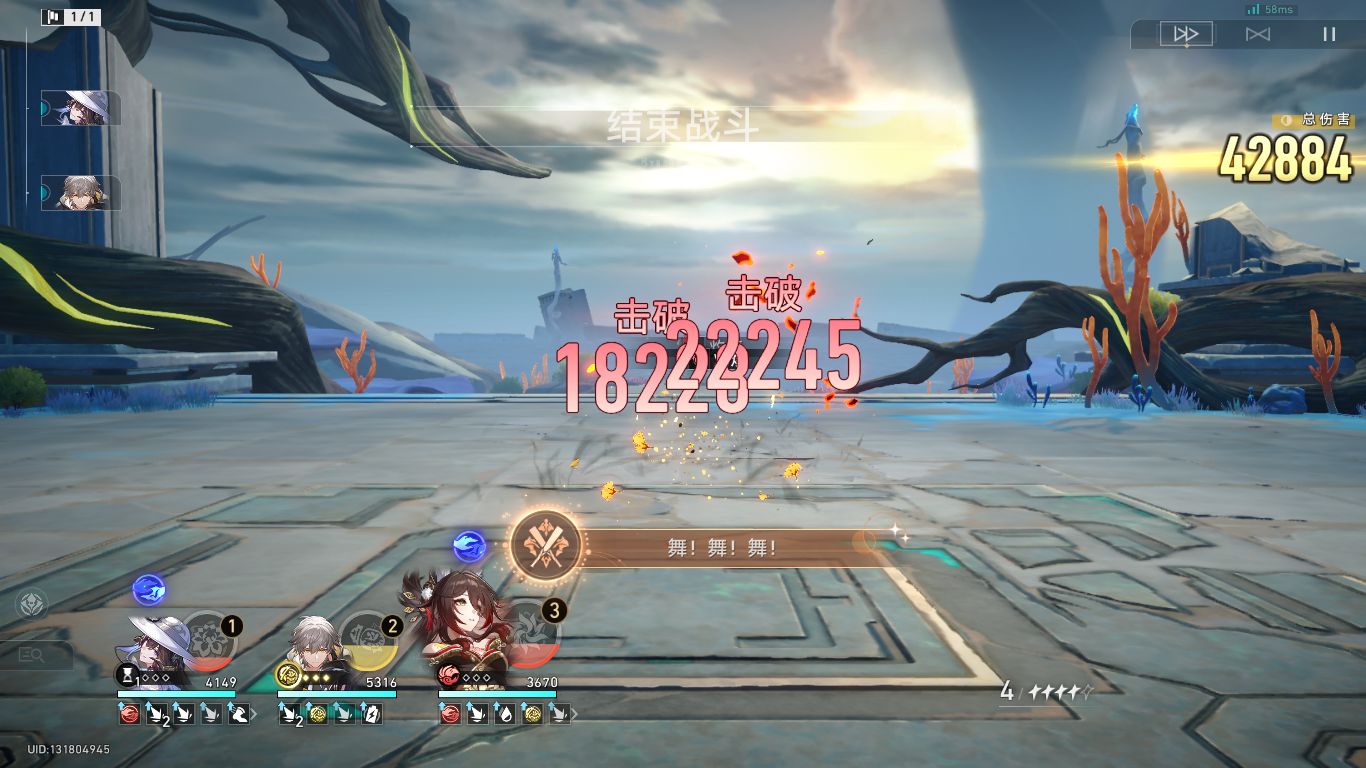This screenshot has height=768, width=1366.
Task: Expand the brown-haired character's buff list arrow
Action: [x=574, y=714]
